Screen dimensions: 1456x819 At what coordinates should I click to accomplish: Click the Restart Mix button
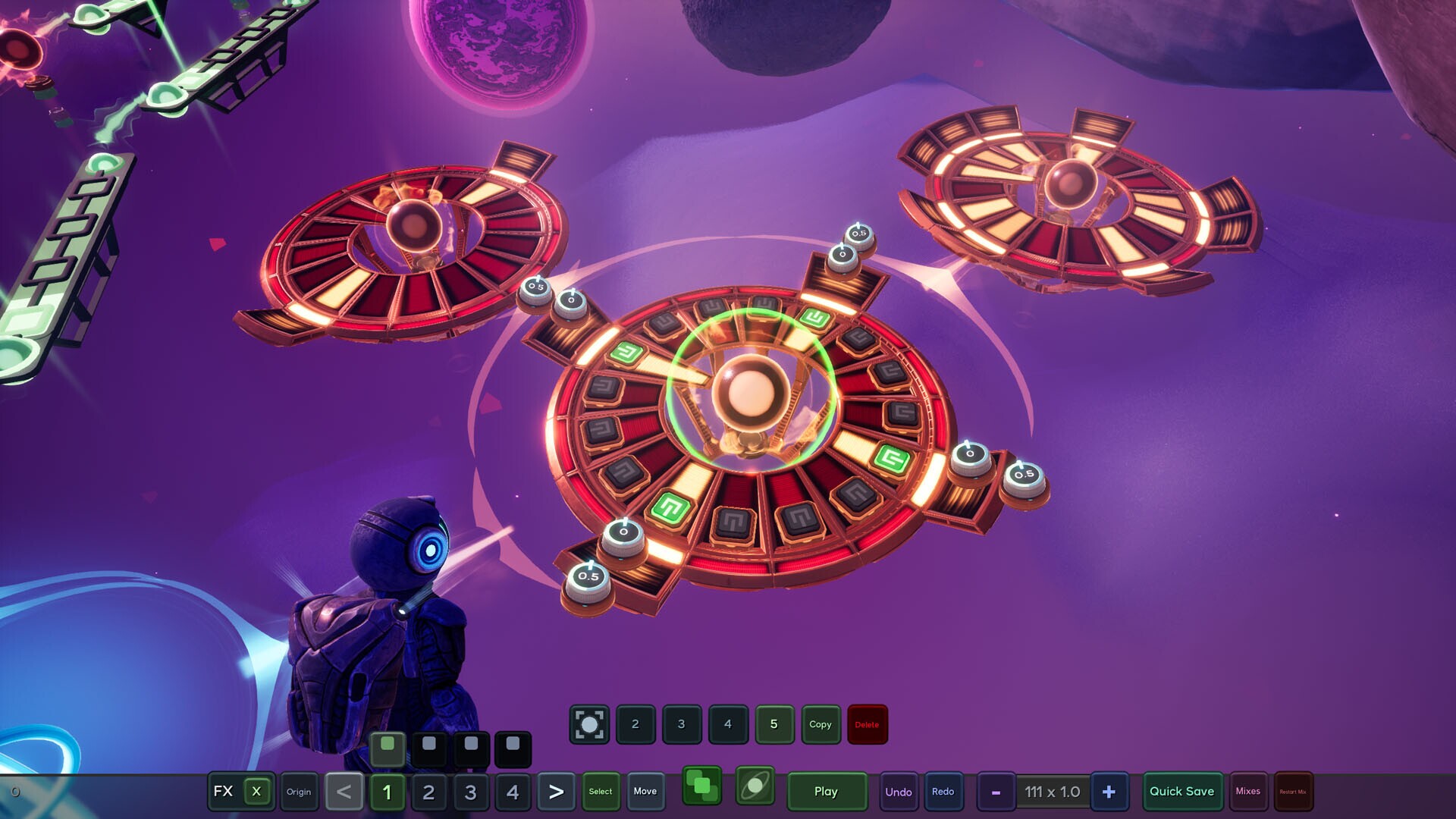[1293, 792]
